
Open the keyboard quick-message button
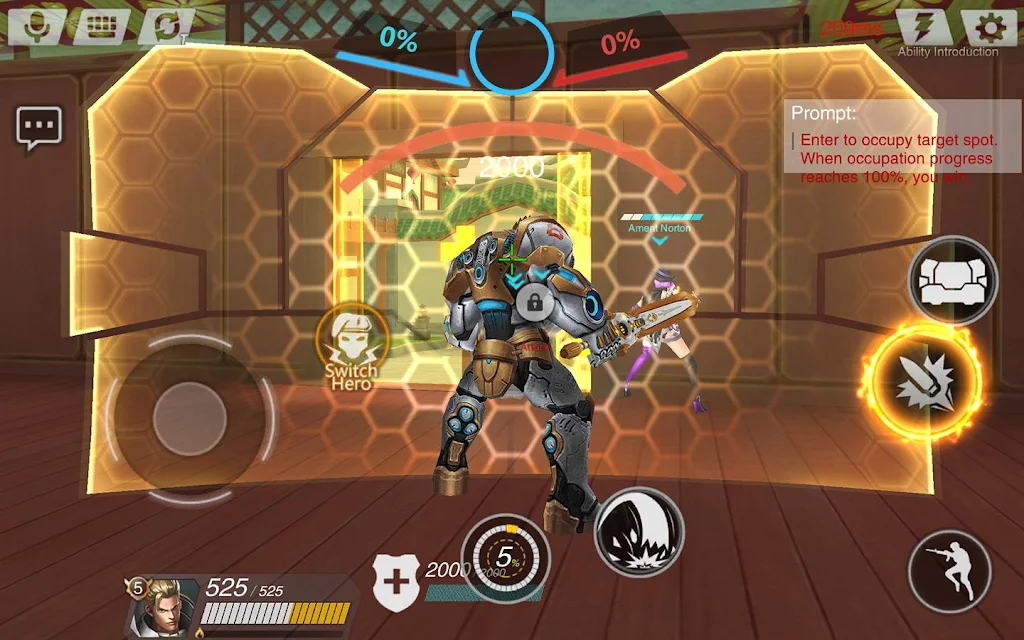[x=98, y=26]
